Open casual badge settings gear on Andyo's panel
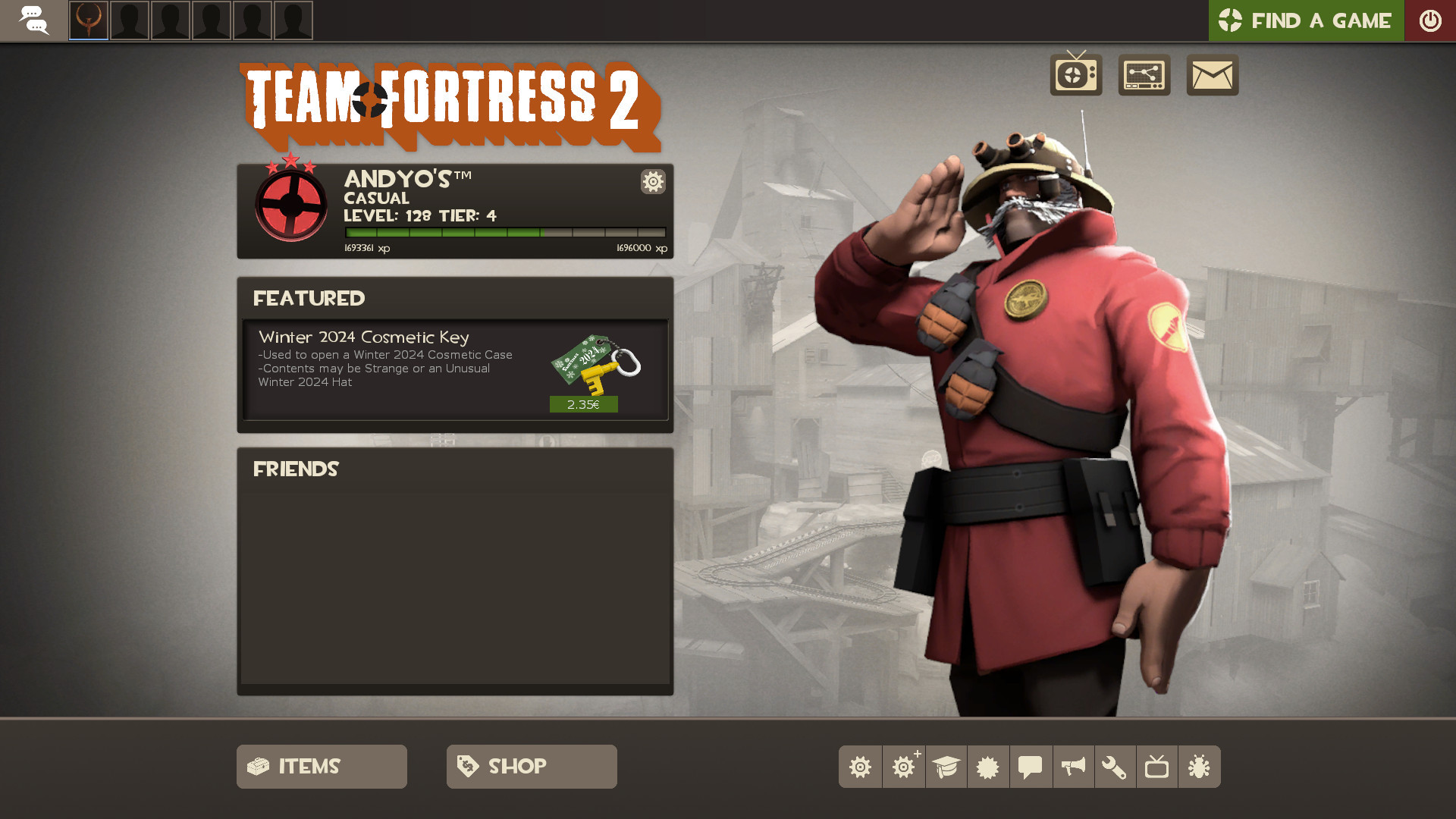This screenshot has height=819, width=1456. point(652,182)
